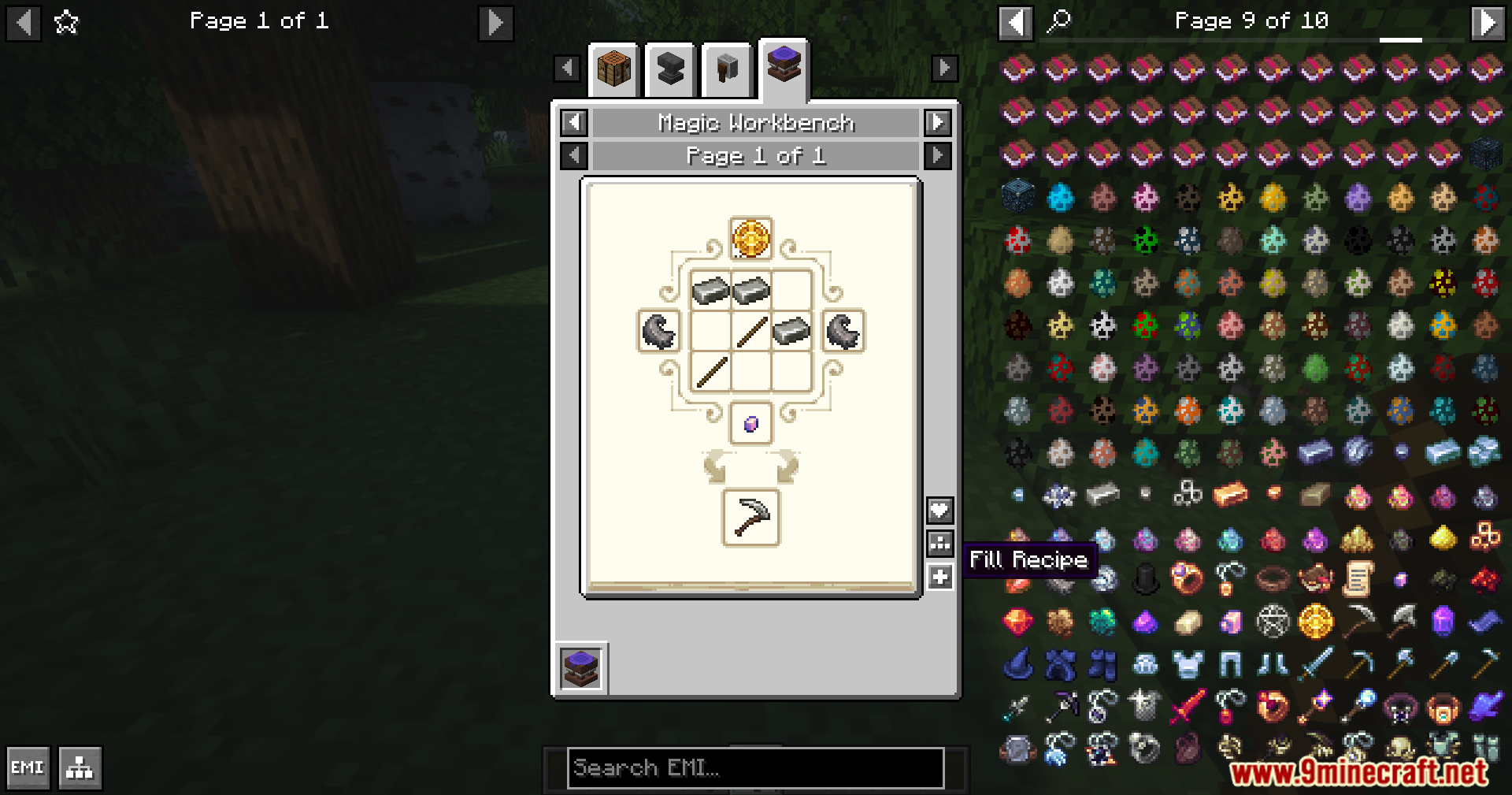
Task: Switch to the Crafting Table recipe tab
Action: [x=613, y=69]
